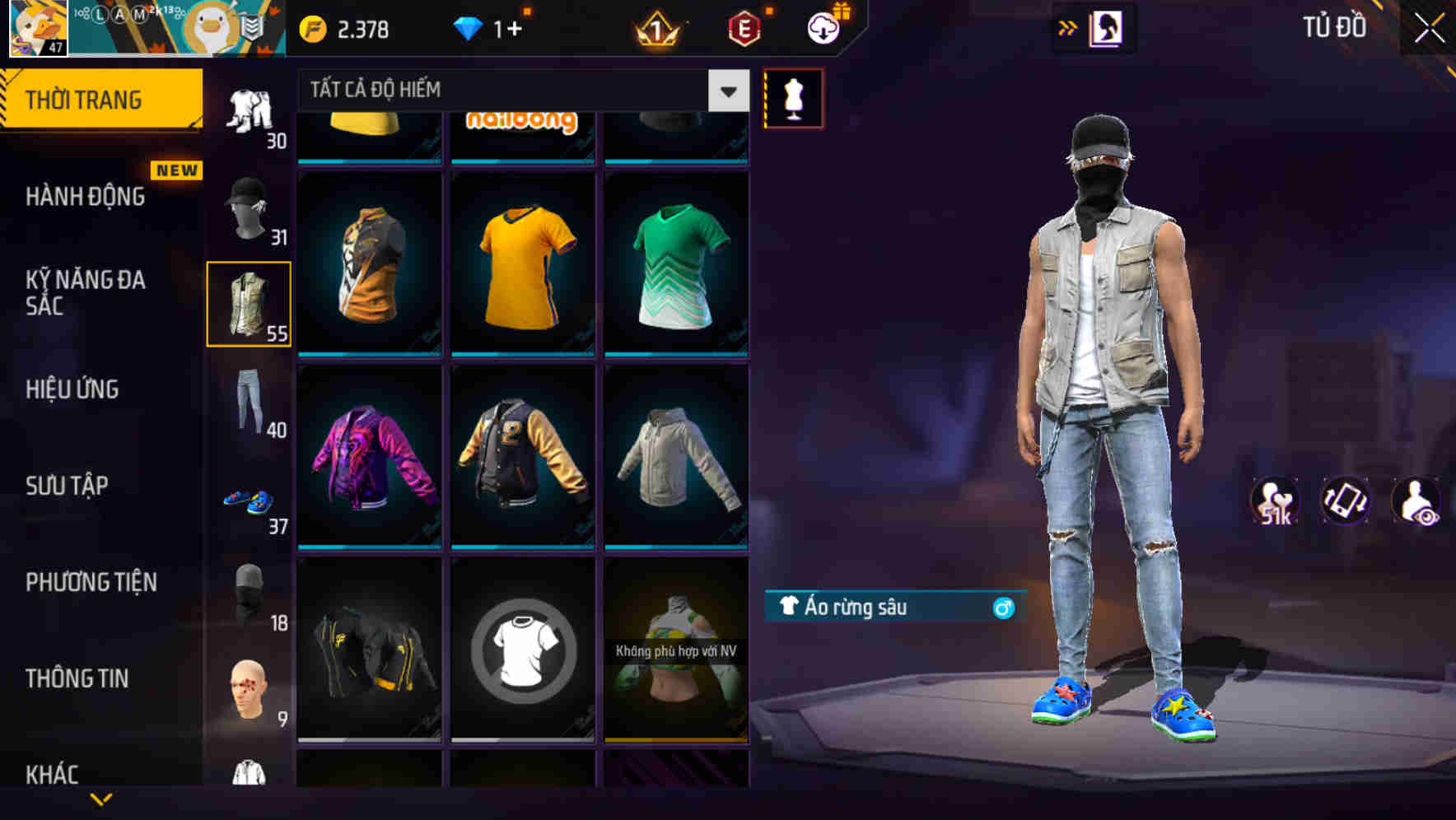Deselect the highlighted vest slot showing 55
1456x820 pixels.
coord(248,305)
